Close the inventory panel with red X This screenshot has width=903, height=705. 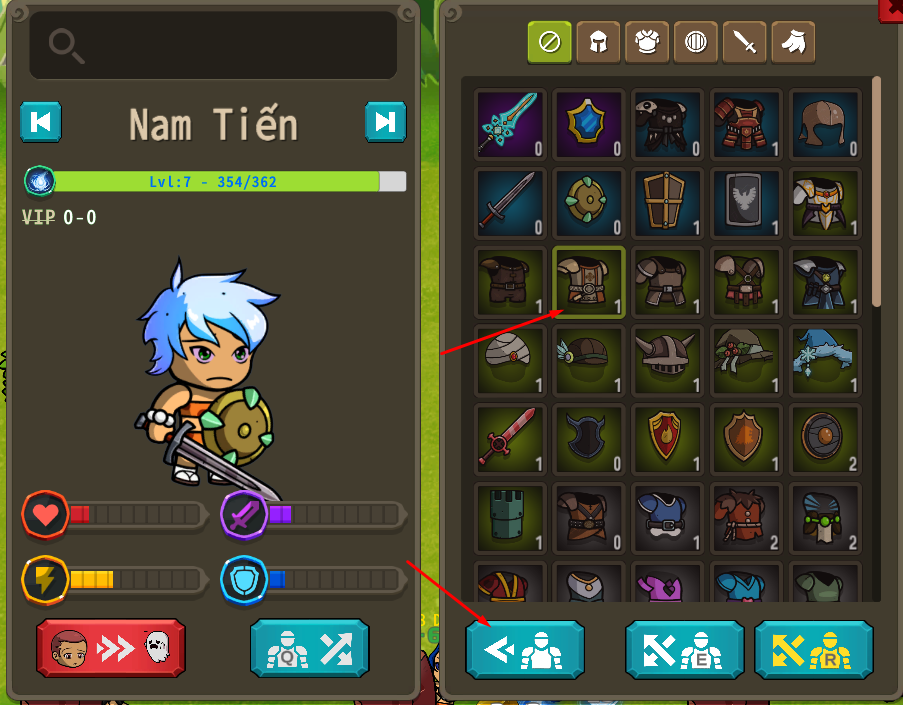pyautogui.click(x=892, y=8)
